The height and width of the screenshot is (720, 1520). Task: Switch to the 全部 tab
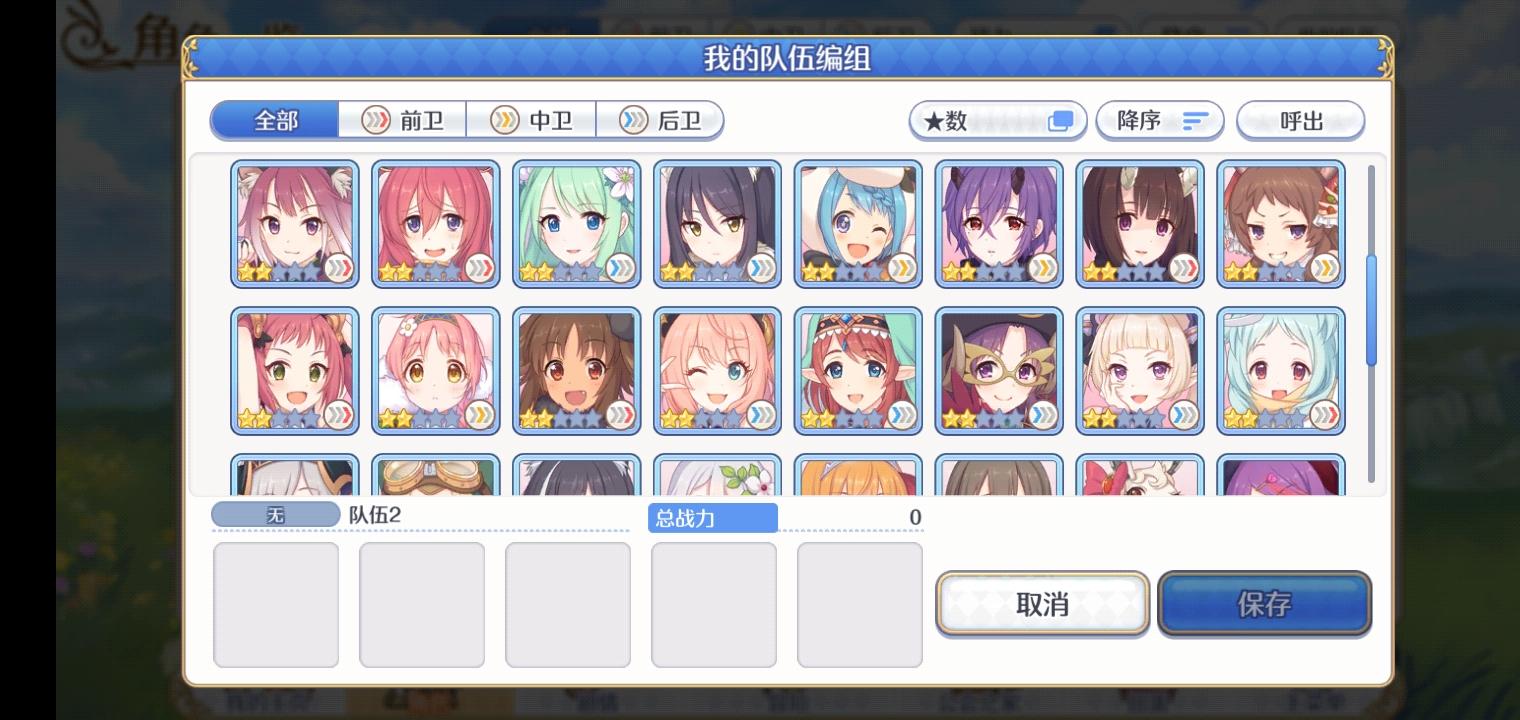(272, 119)
